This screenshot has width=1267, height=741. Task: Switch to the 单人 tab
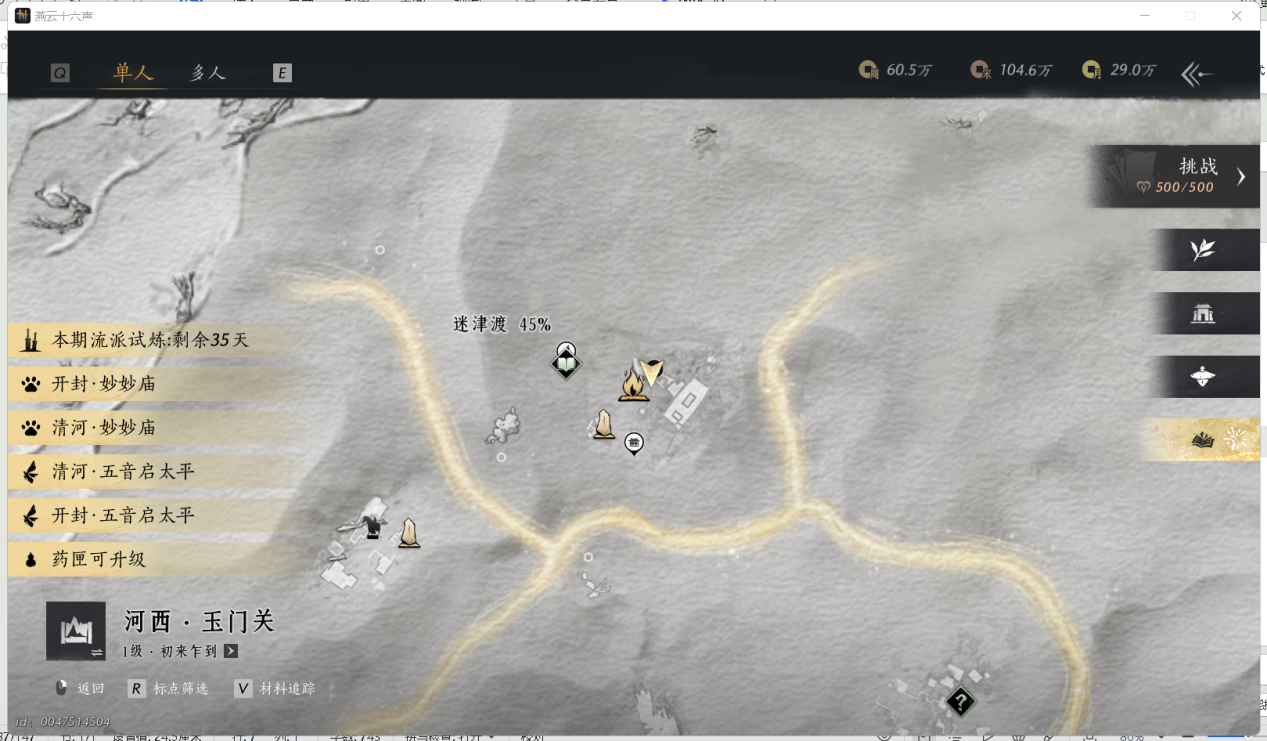tap(133, 73)
